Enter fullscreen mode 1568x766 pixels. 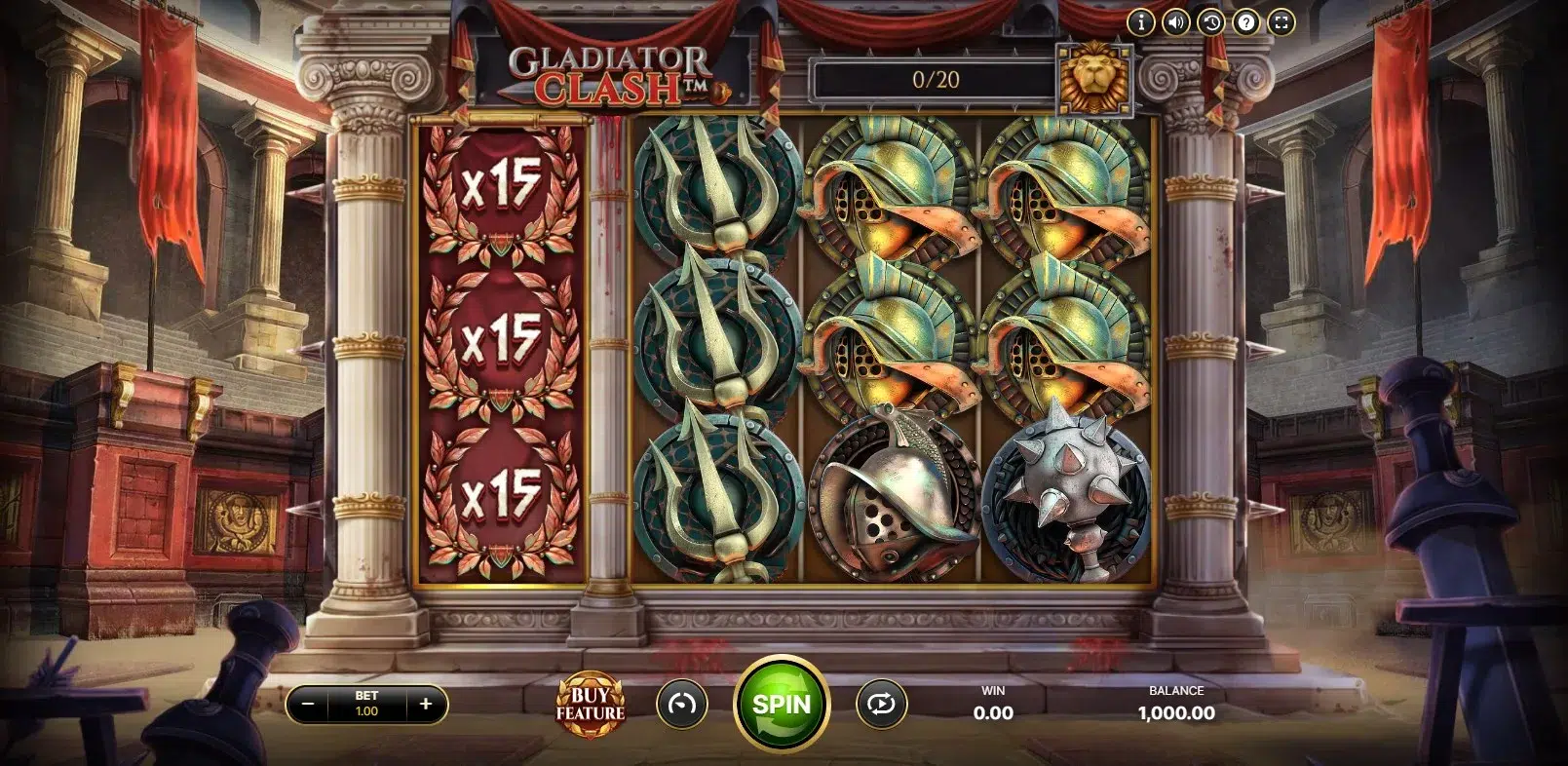click(x=1281, y=22)
